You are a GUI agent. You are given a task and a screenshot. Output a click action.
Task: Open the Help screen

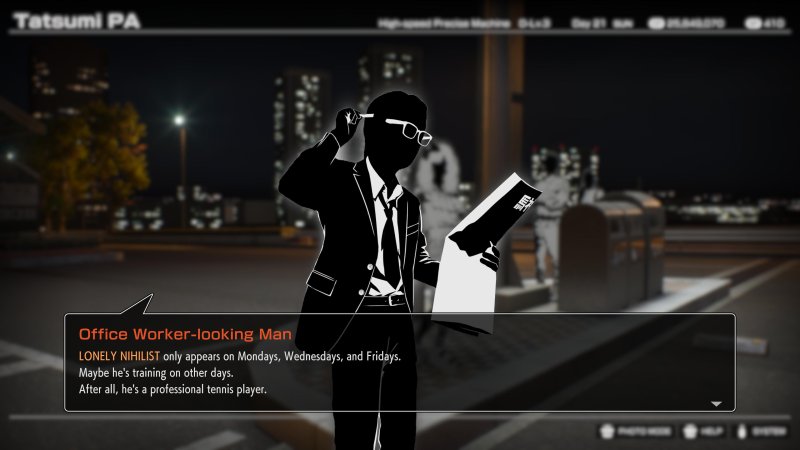(705, 432)
